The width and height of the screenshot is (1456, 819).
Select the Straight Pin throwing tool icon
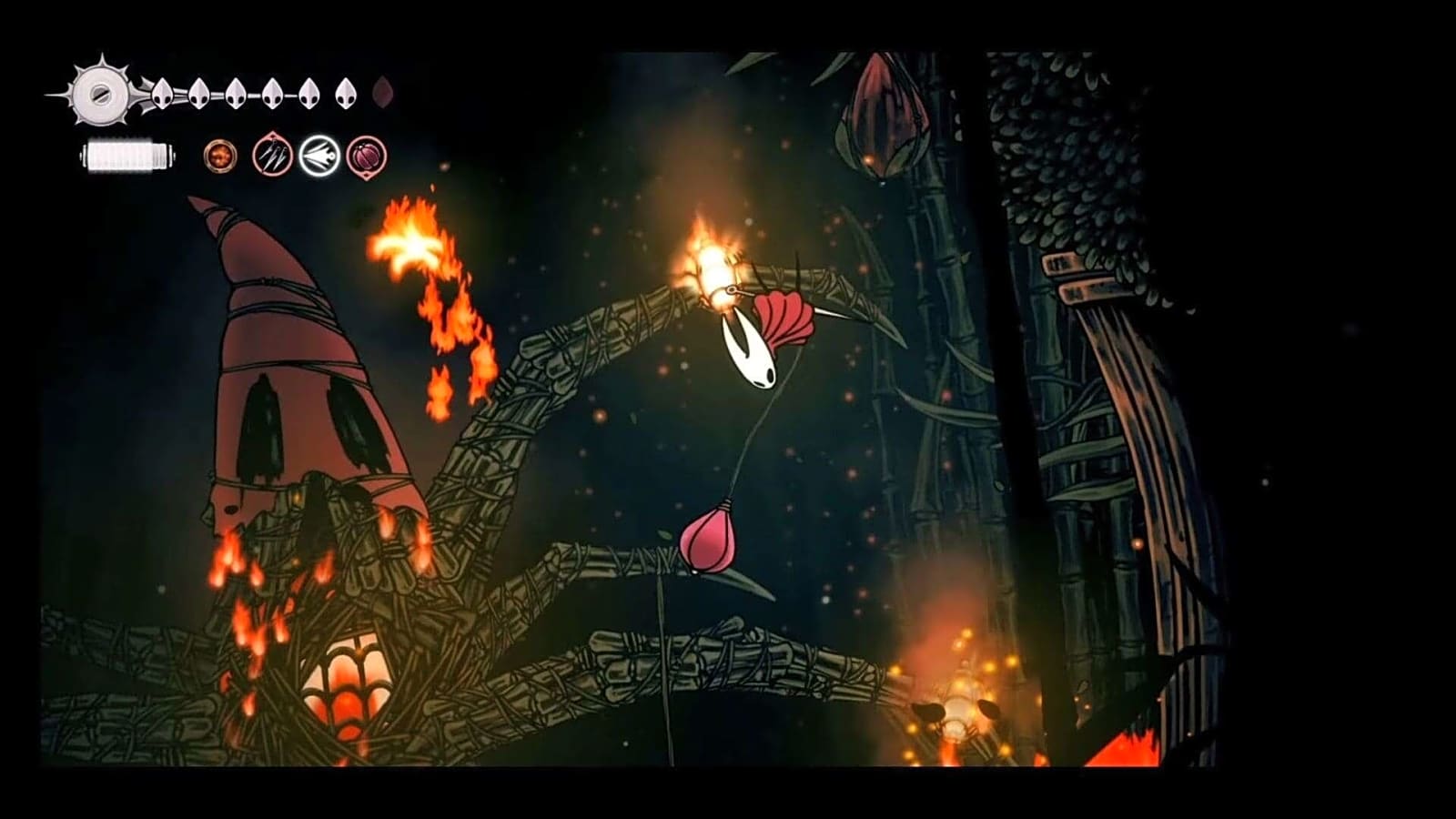tap(269, 156)
